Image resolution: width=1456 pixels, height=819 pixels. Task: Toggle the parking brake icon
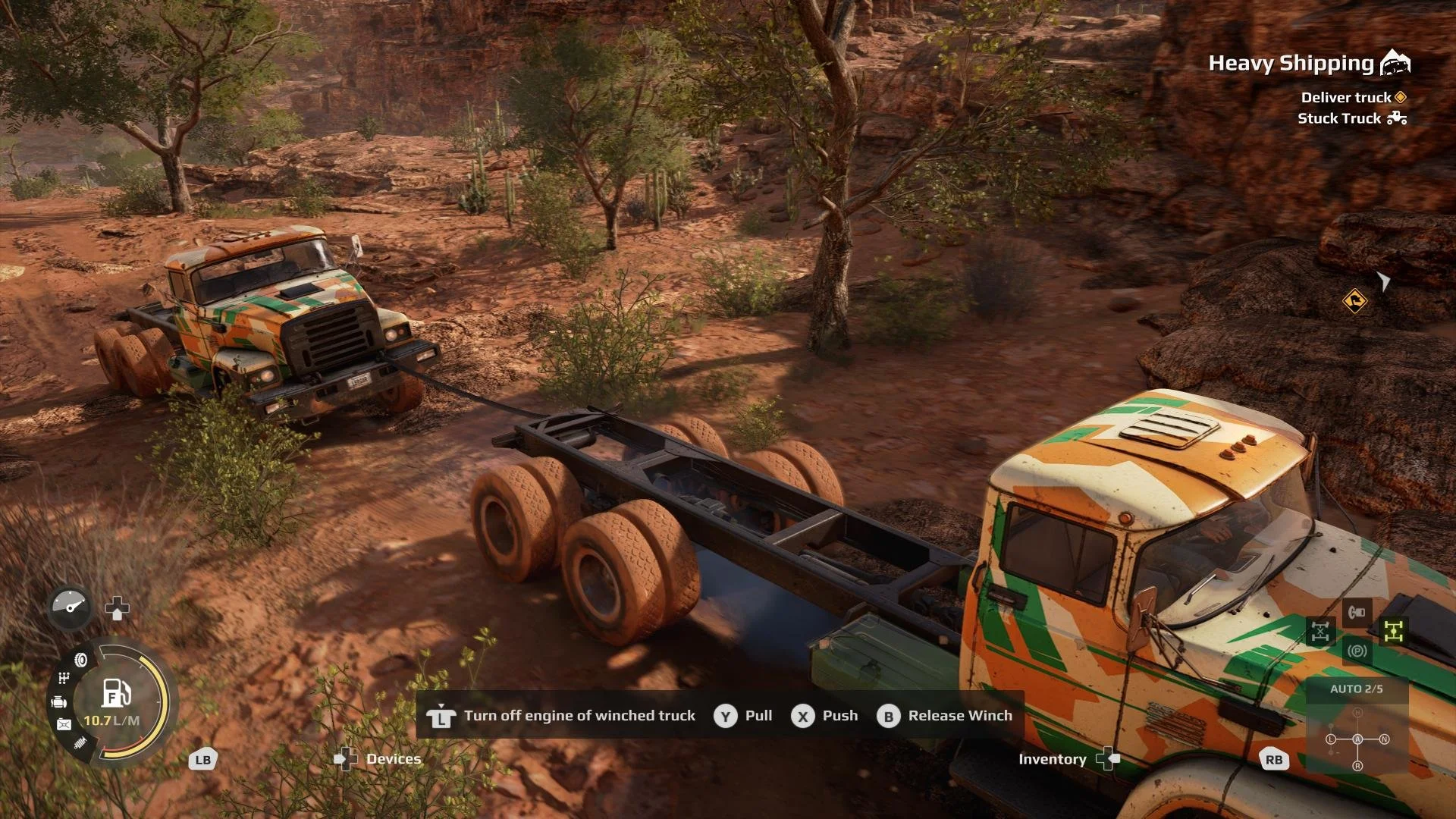pyautogui.click(x=1357, y=651)
